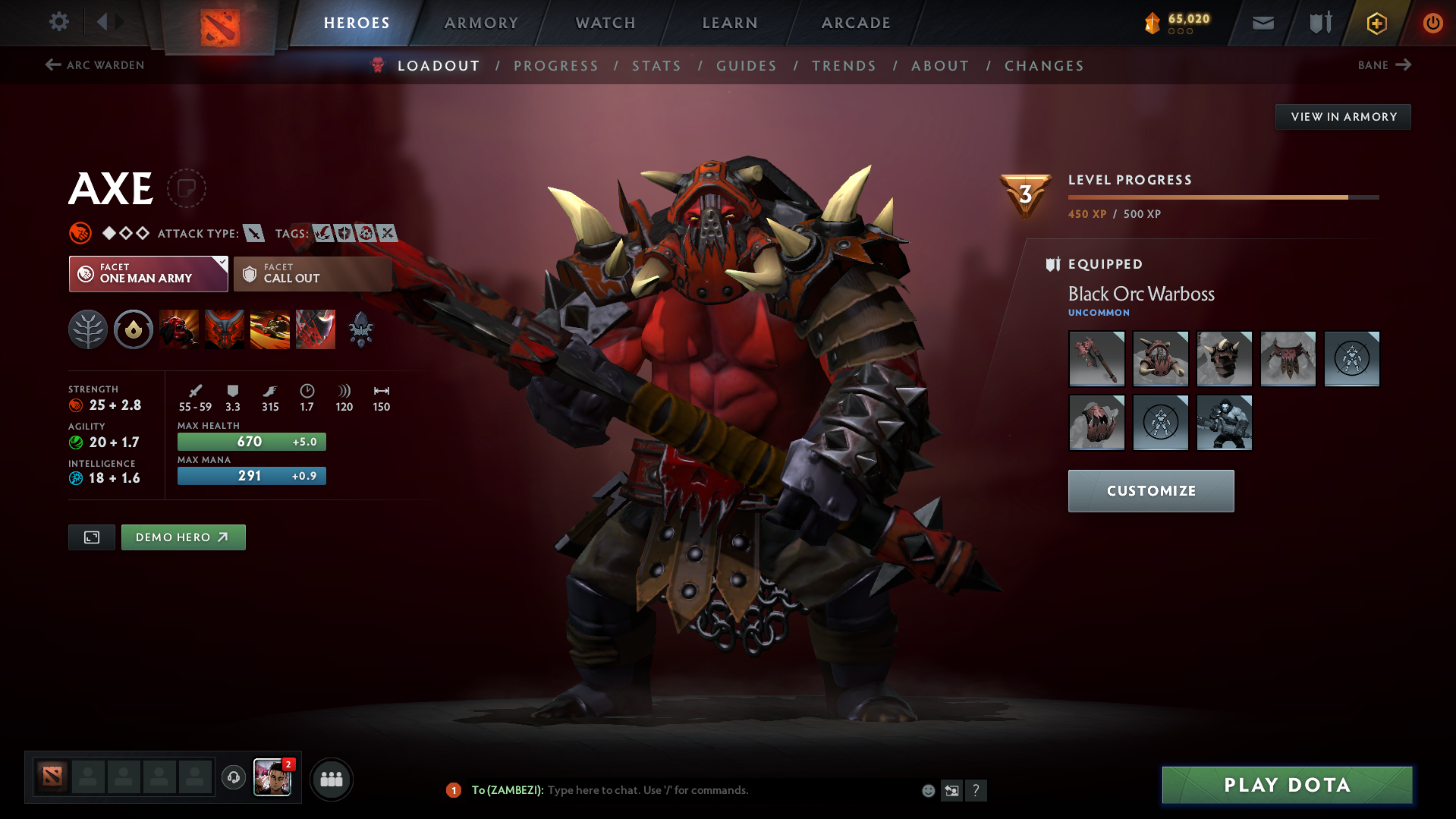Select the Call Out facet
Viewport: 1456px width, 819px height.
tap(312, 273)
